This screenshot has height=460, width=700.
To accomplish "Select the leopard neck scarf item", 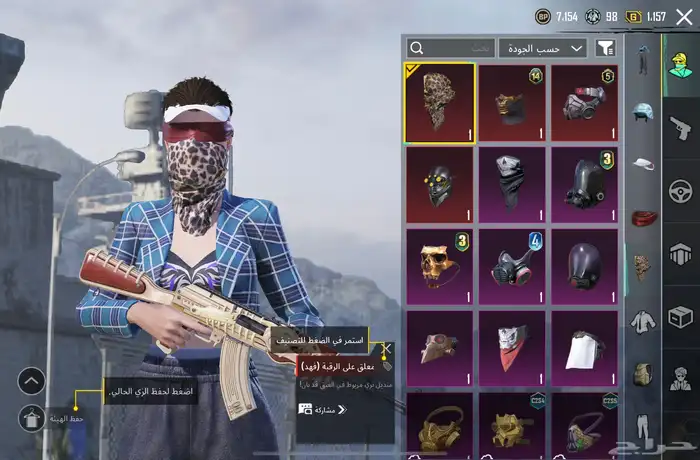I will pyautogui.click(x=439, y=102).
